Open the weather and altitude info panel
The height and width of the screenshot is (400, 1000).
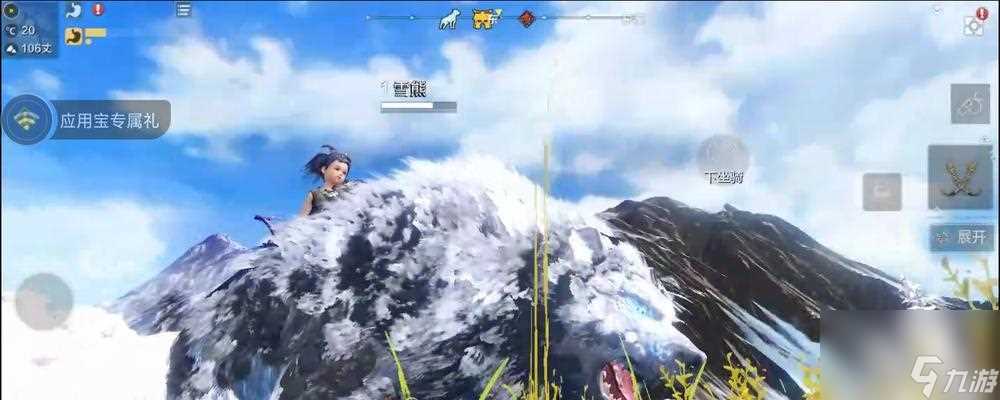(28, 30)
